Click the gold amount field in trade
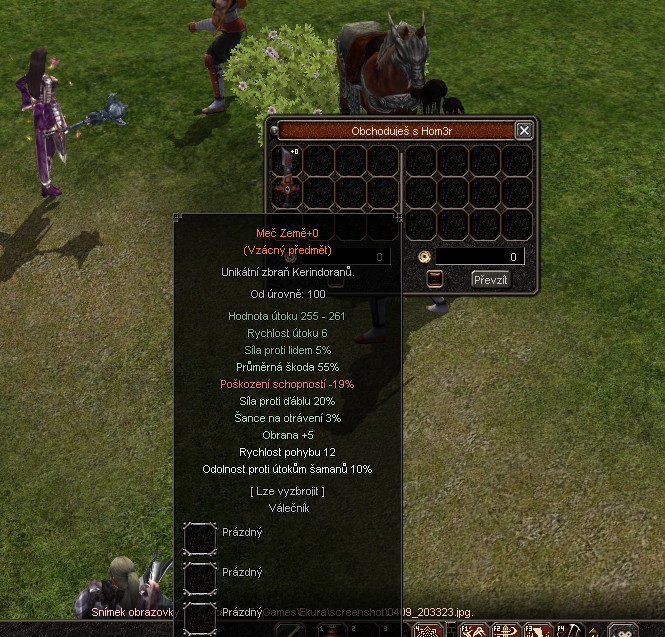Image resolution: width=665 pixels, height=637 pixels. [x=480, y=257]
